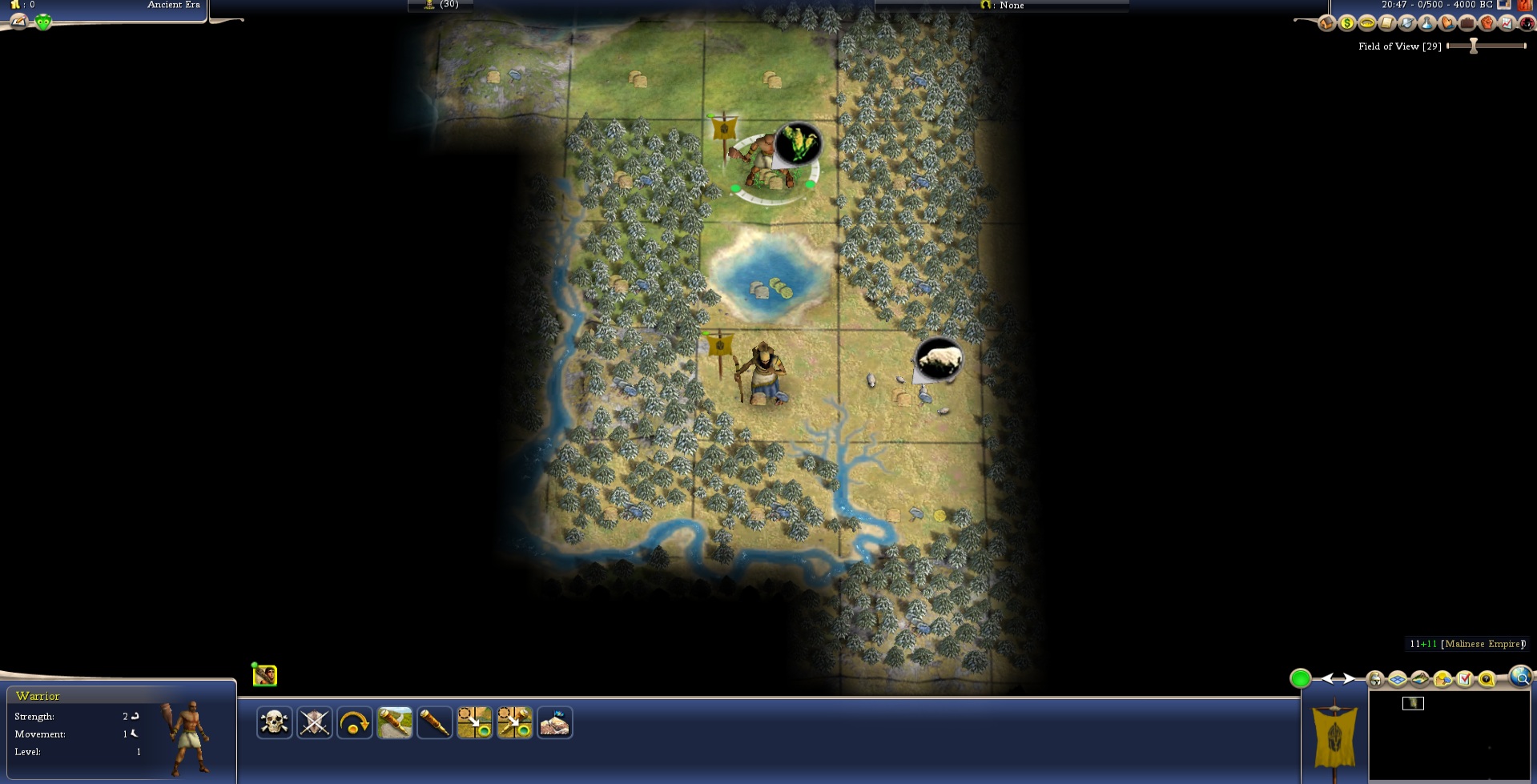
Task: Toggle the blue tile grid display
Action: pyautogui.click(x=1398, y=680)
